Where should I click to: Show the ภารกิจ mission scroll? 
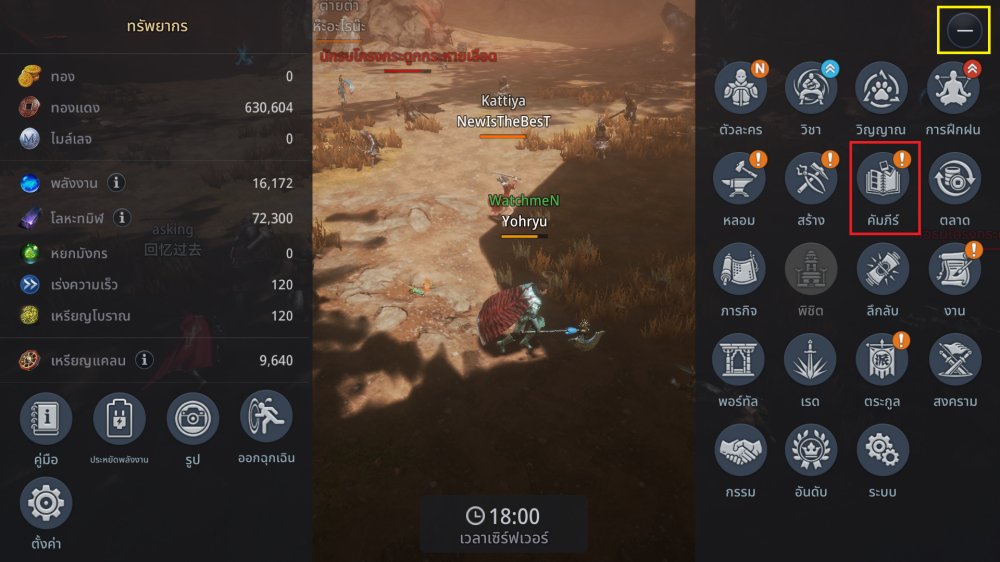(x=740, y=270)
